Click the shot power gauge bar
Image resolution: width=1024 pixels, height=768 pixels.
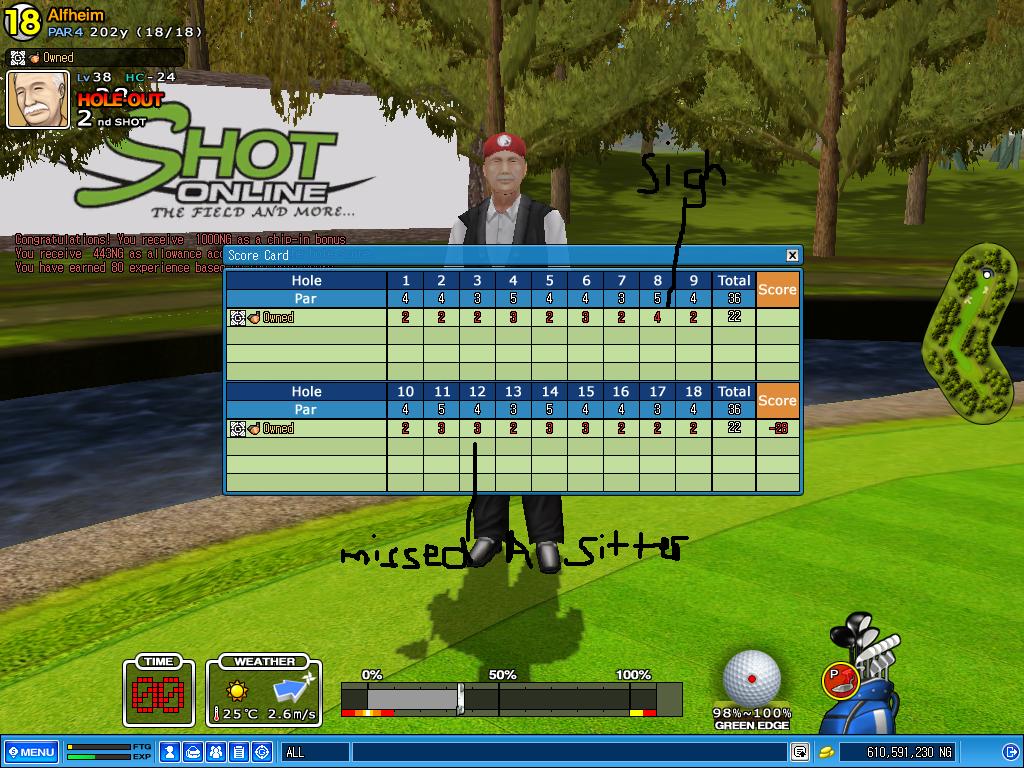pos(510,698)
